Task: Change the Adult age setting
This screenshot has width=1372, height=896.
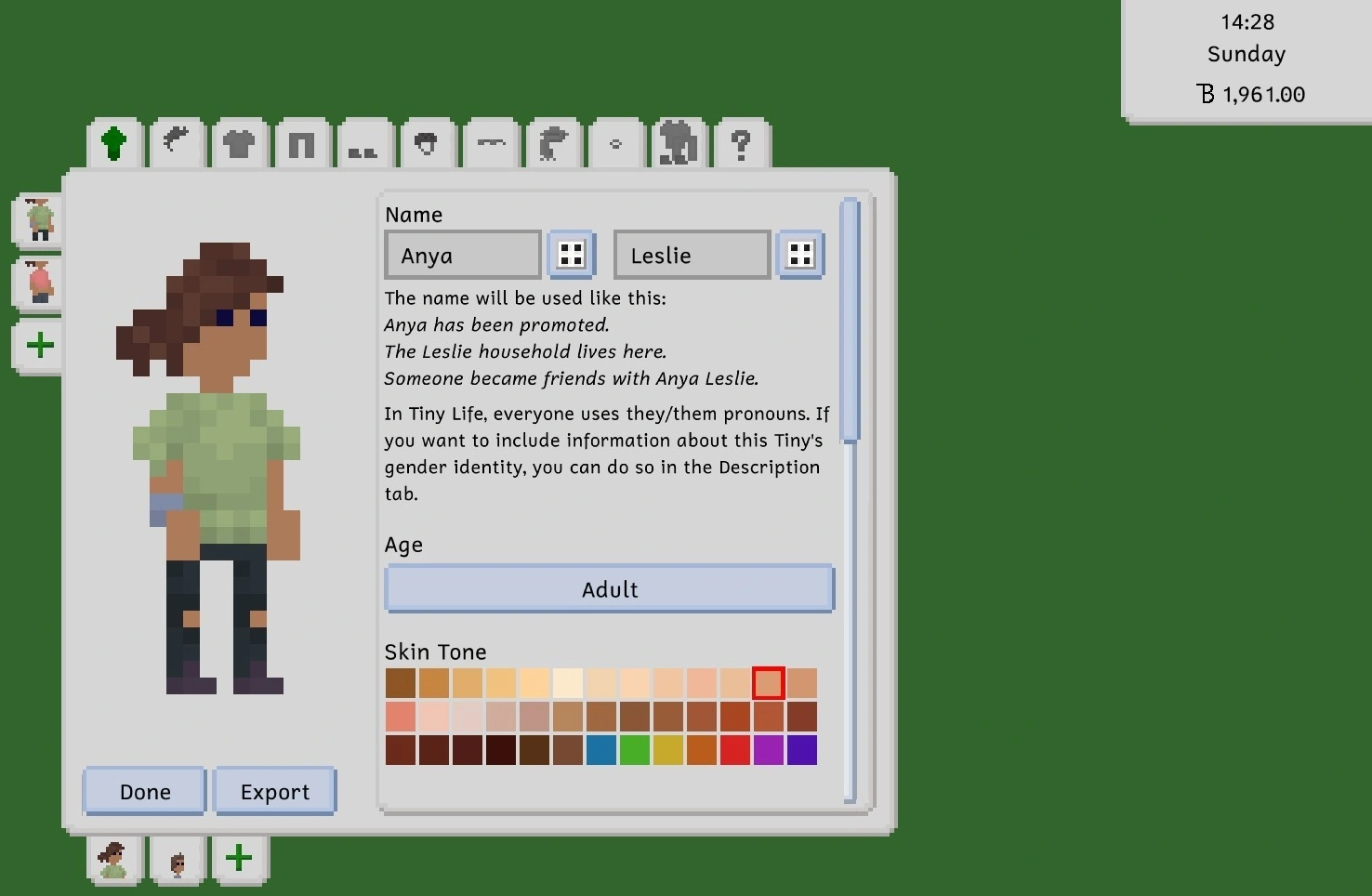Action: (609, 589)
